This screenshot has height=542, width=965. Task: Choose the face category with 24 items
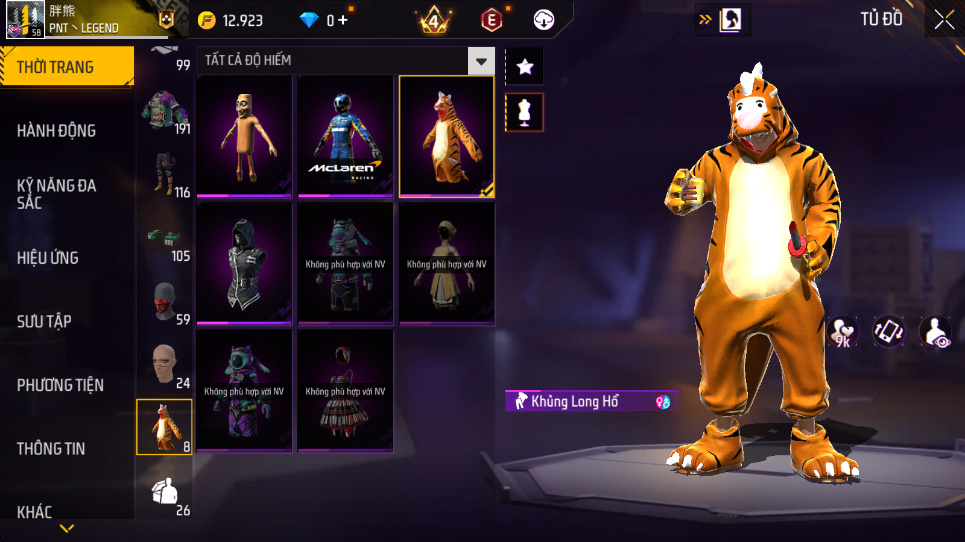pyautogui.click(x=164, y=366)
